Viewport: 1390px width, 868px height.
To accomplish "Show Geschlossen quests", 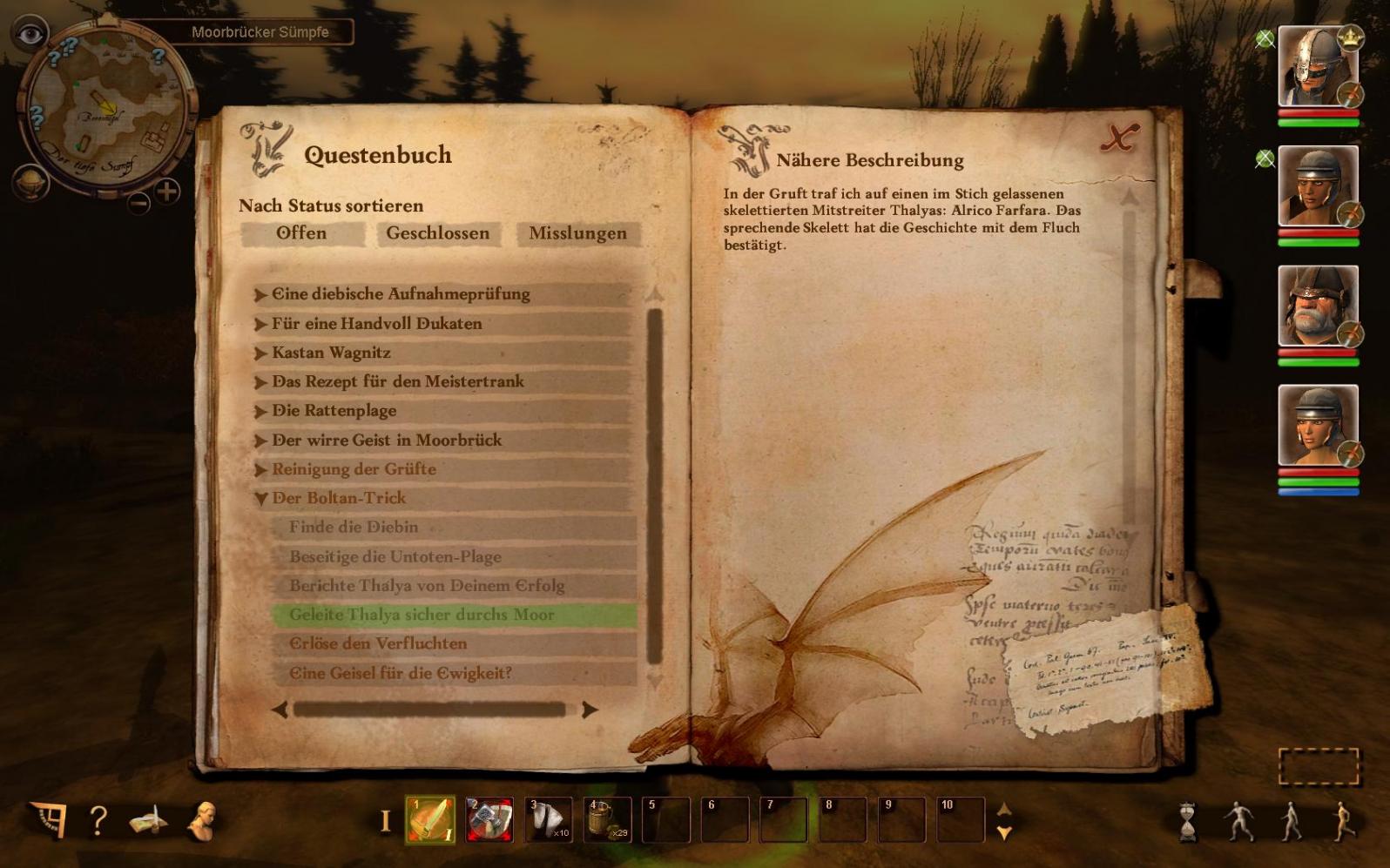I will coord(437,233).
